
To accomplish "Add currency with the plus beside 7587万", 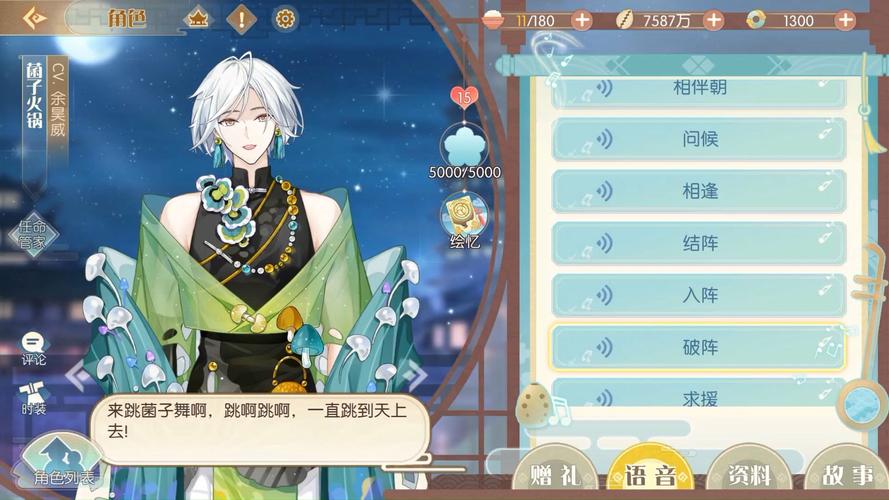I will point(713,20).
